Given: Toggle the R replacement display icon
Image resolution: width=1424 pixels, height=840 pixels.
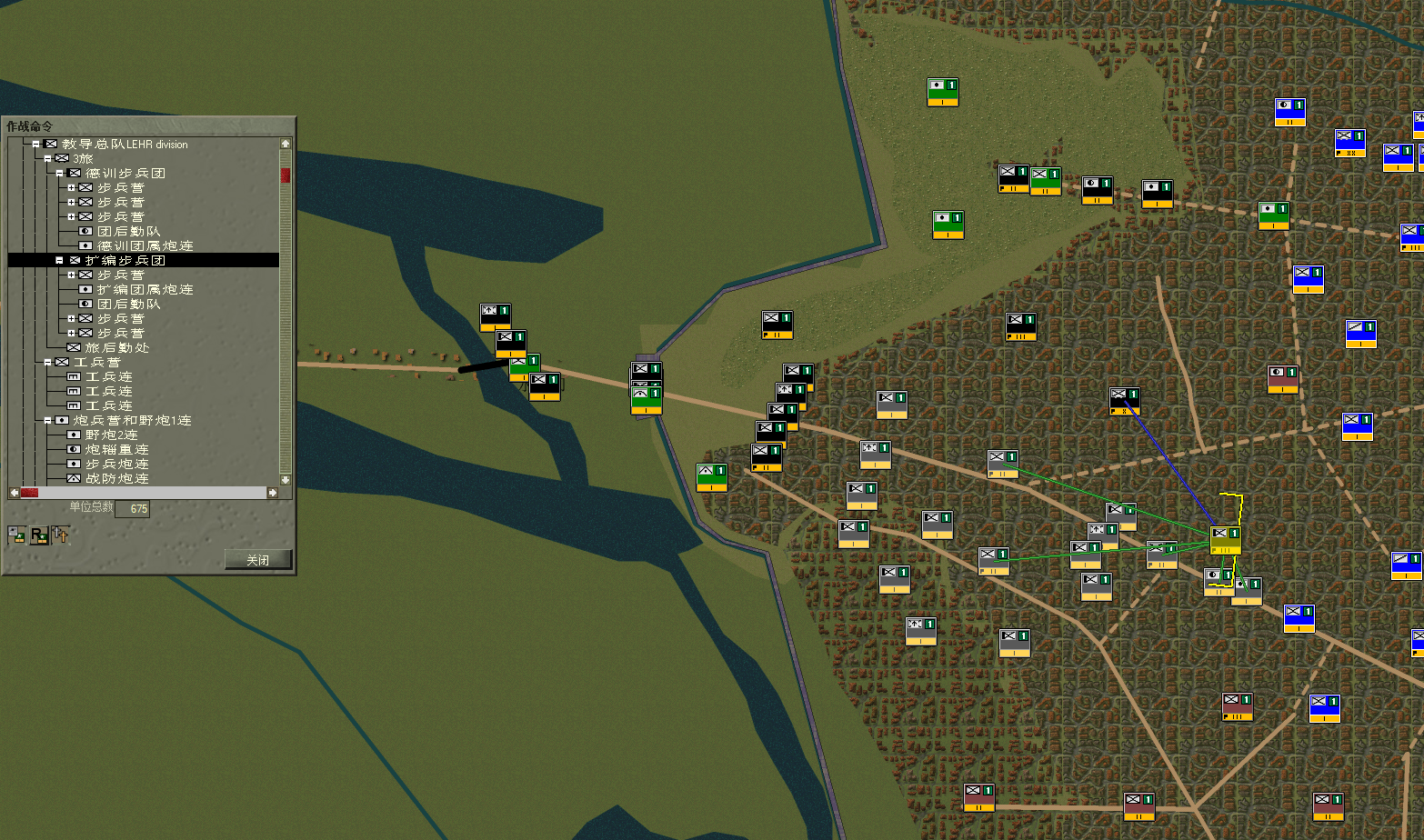Looking at the screenshot, I should click(x=36, y=535).
